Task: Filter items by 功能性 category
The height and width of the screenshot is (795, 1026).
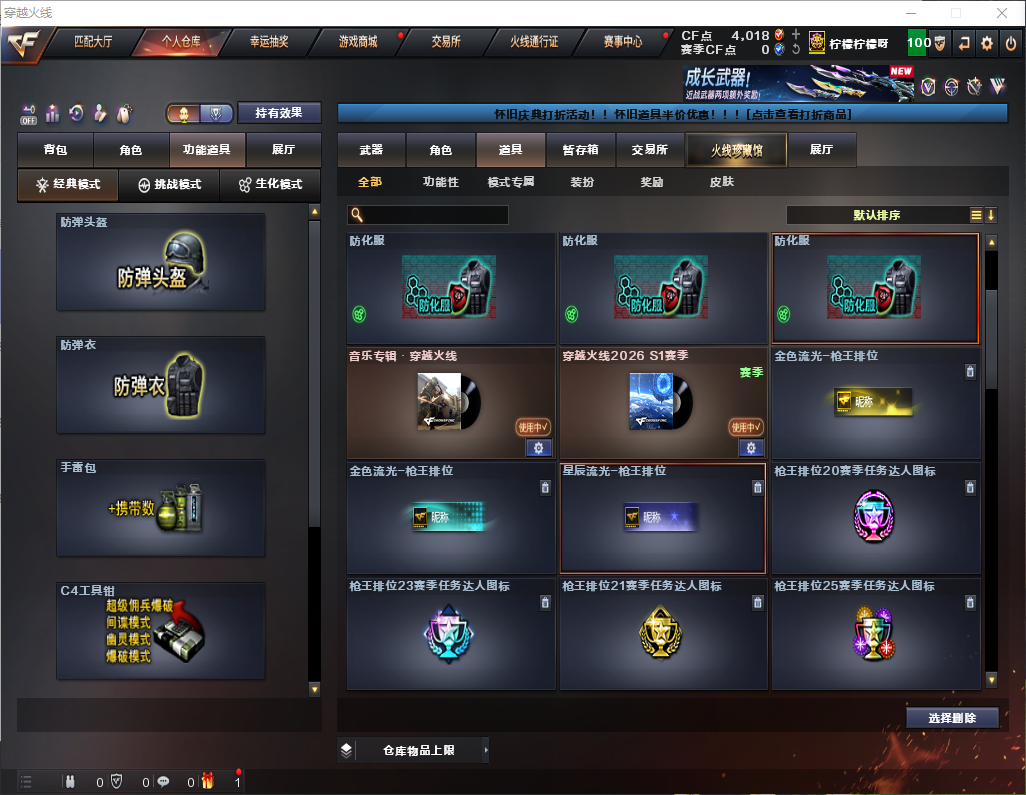Action: (440, 182)
